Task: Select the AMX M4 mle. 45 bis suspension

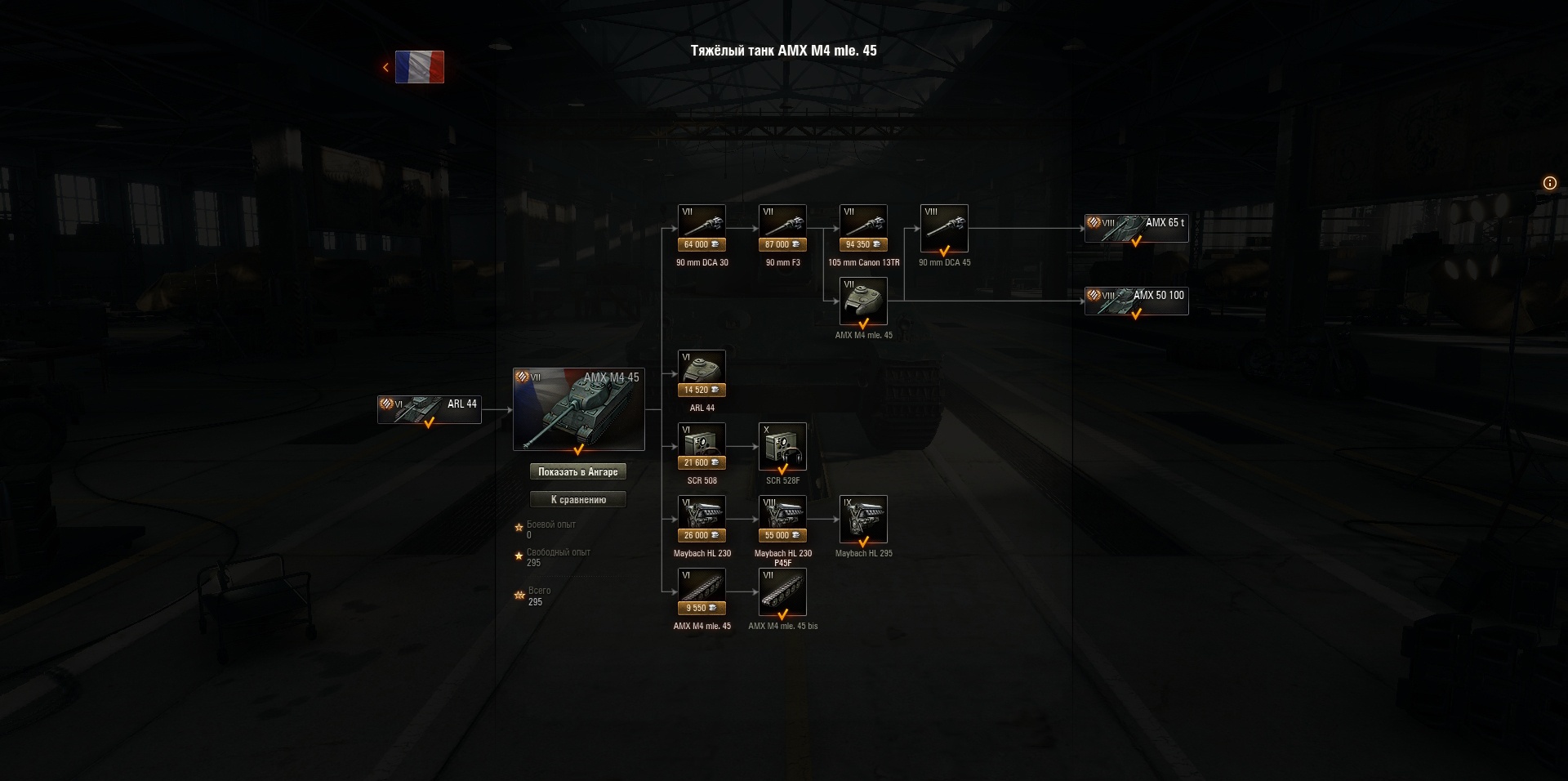Action: point(782,590)
